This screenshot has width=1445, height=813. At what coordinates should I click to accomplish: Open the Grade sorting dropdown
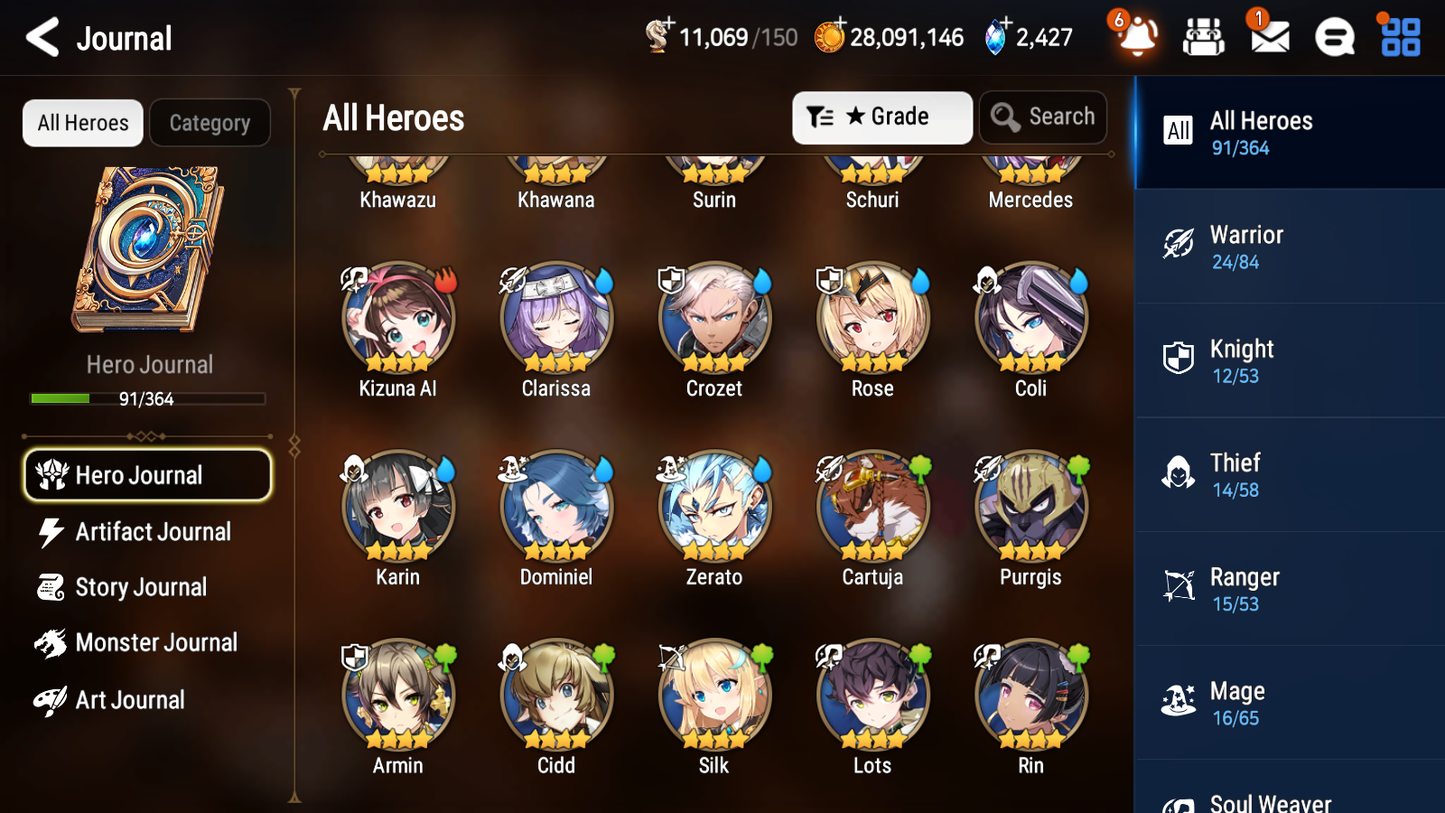[881, 117]
